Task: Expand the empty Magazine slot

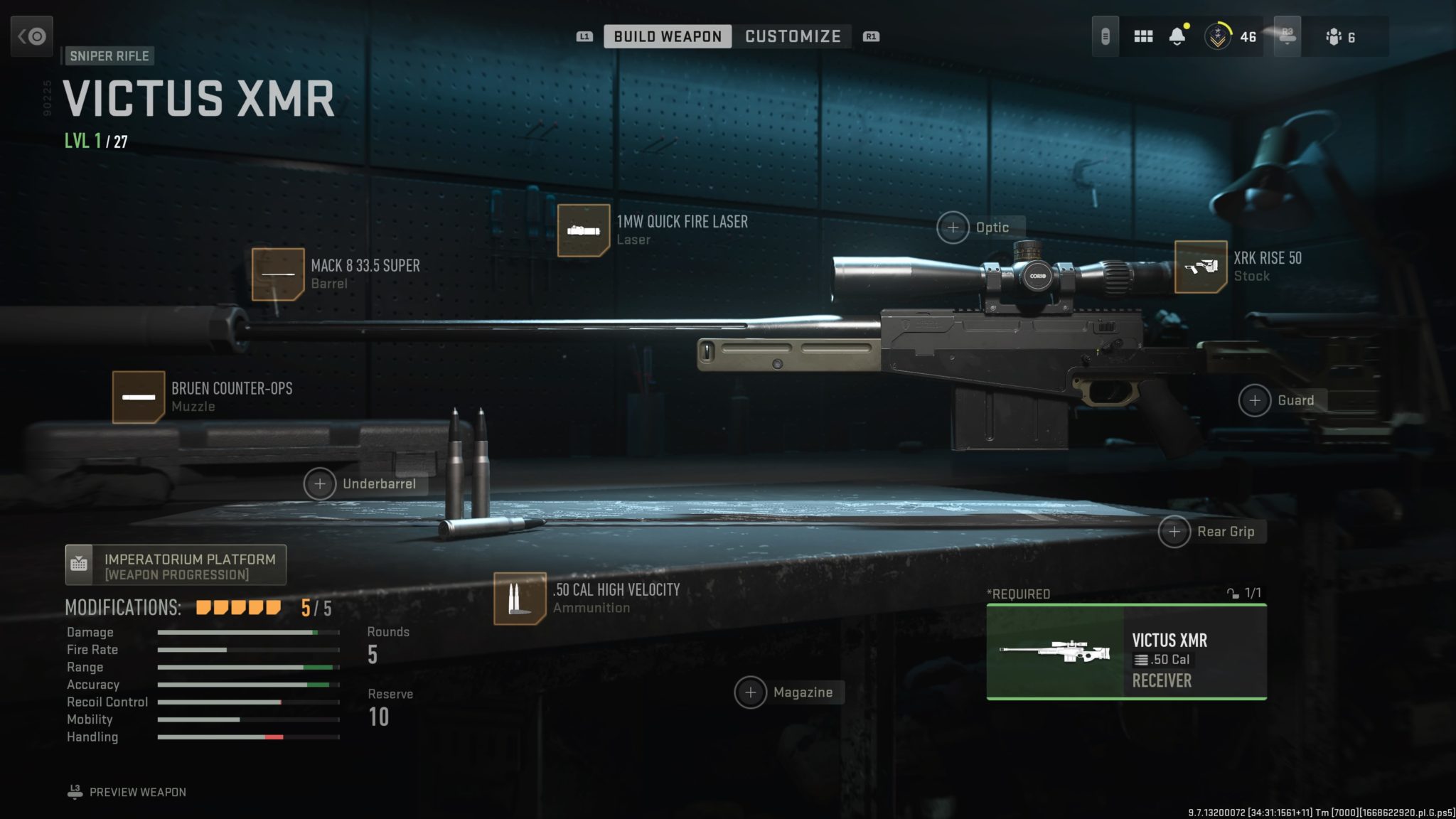Action: pyautogui.click(x=751, y=692)
